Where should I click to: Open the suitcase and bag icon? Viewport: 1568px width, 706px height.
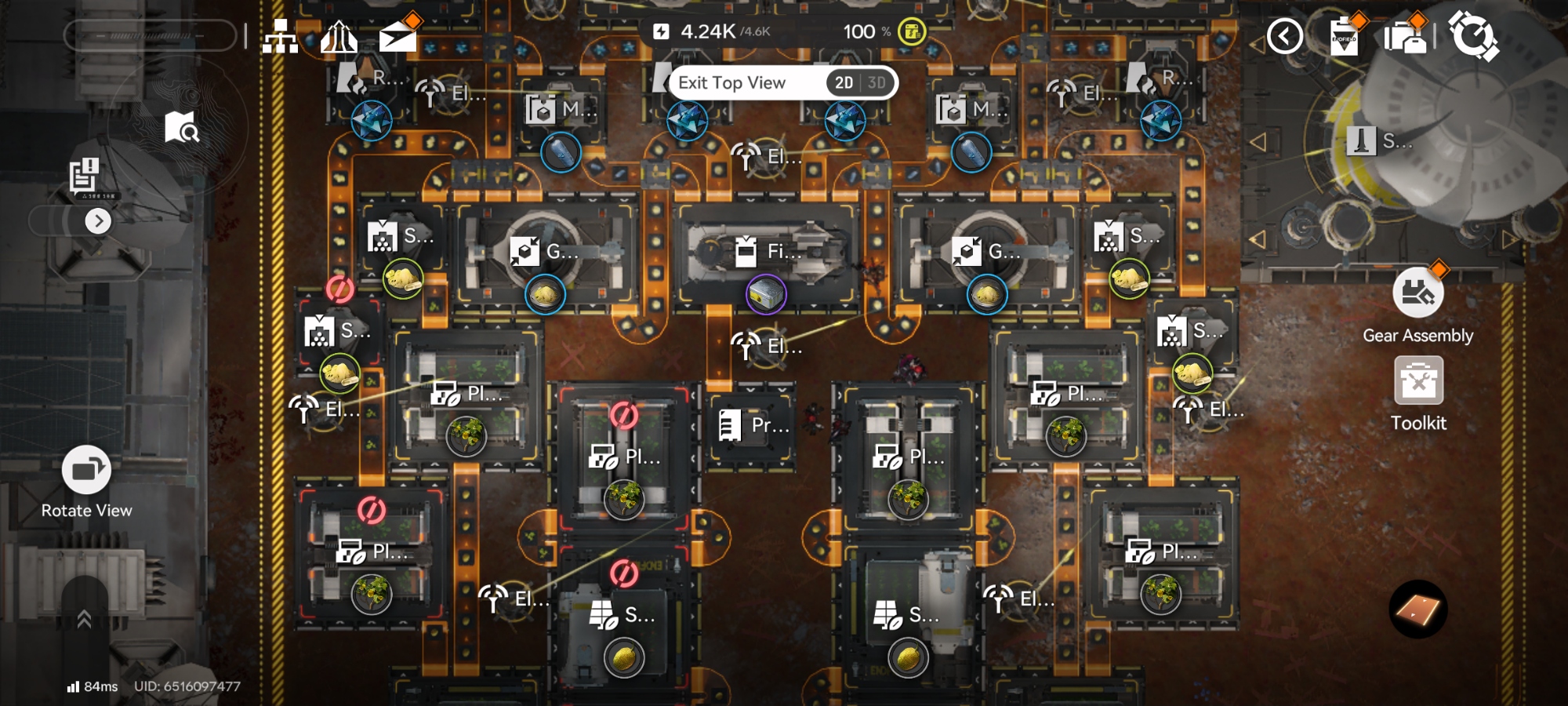(x=1405, y=37)
